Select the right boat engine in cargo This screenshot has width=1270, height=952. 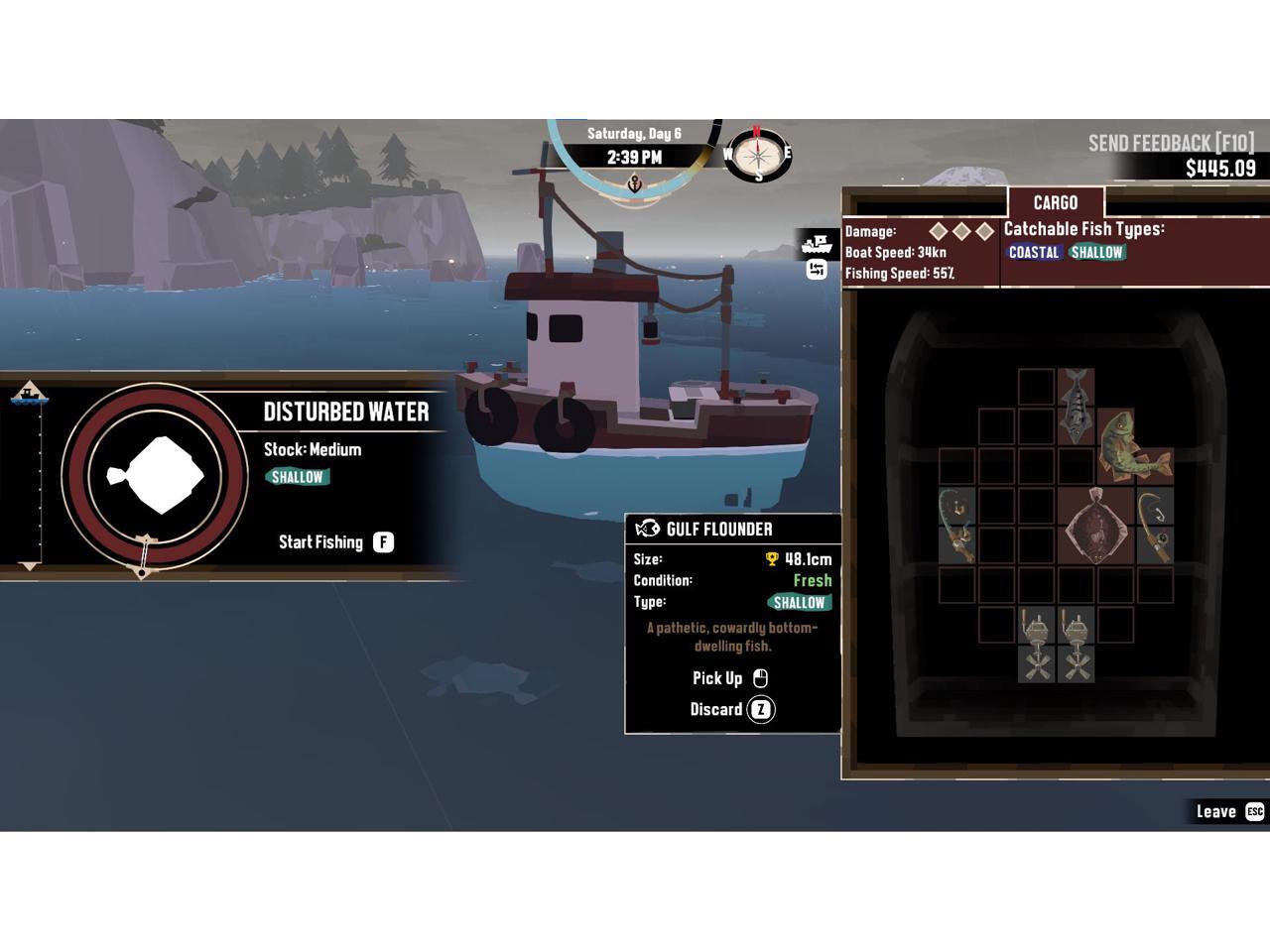pos(1077,646)
